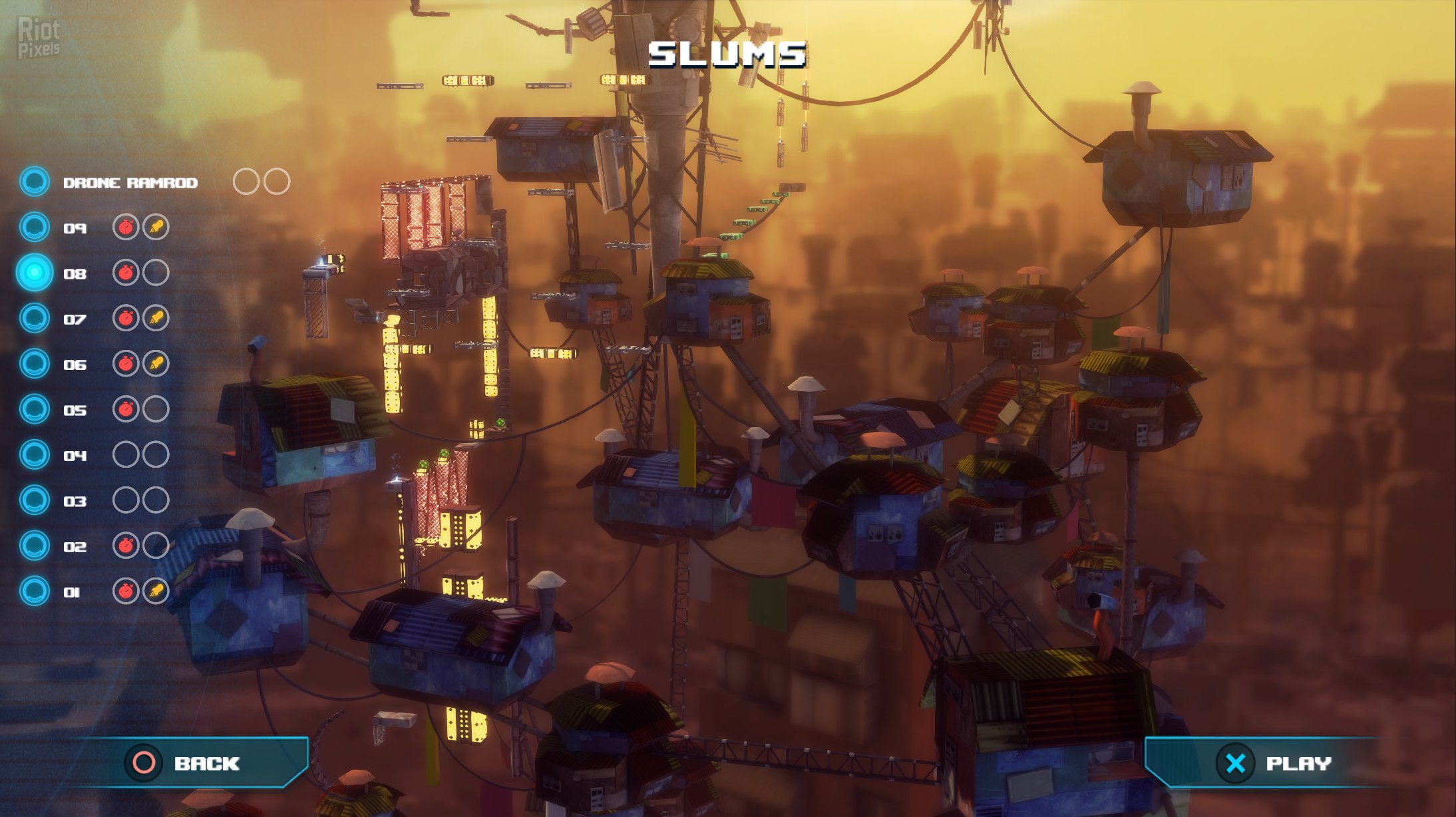
Task: Choose level 04
Action: pos(75,456)
